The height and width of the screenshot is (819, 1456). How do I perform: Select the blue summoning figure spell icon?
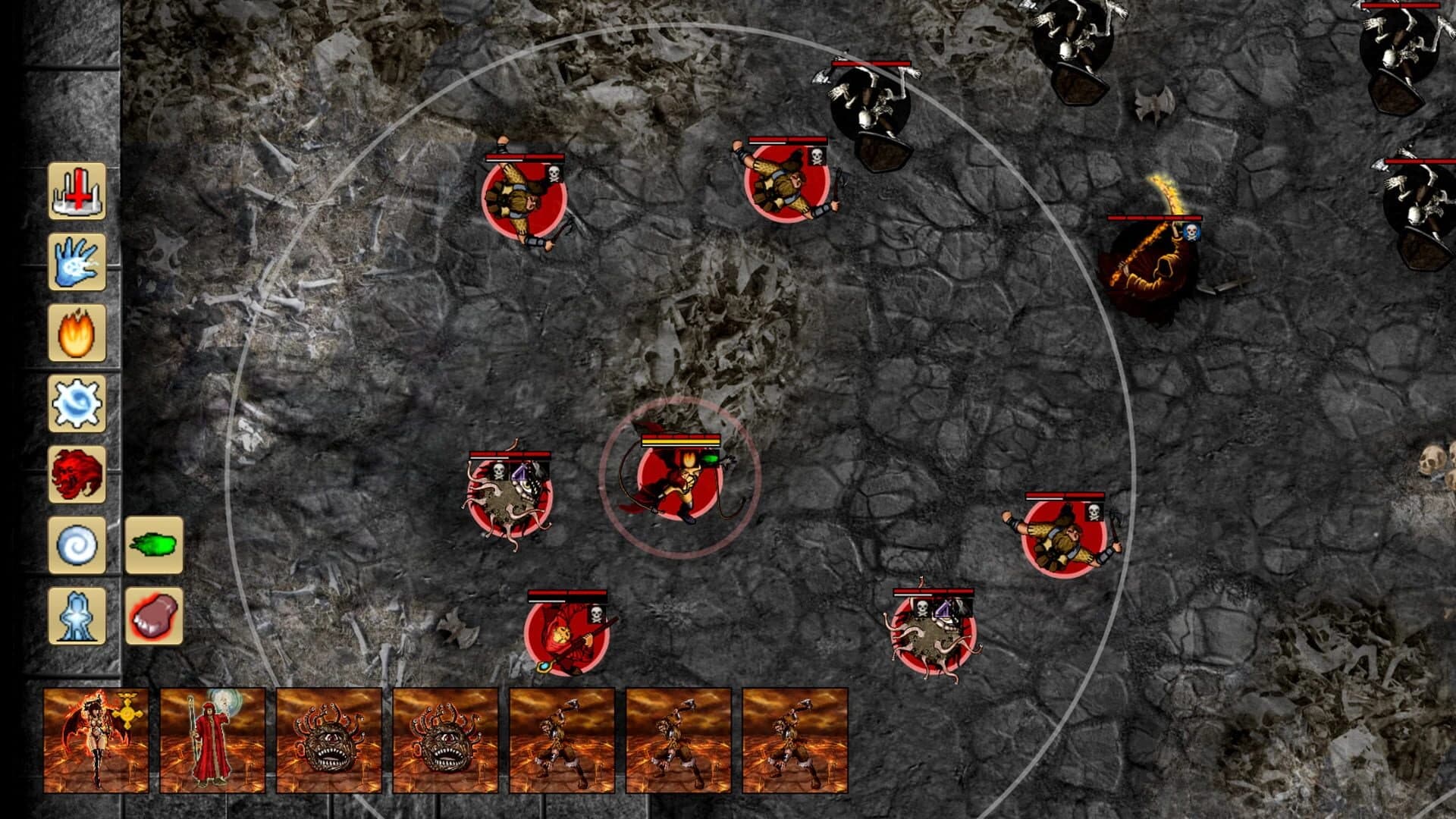77,616
